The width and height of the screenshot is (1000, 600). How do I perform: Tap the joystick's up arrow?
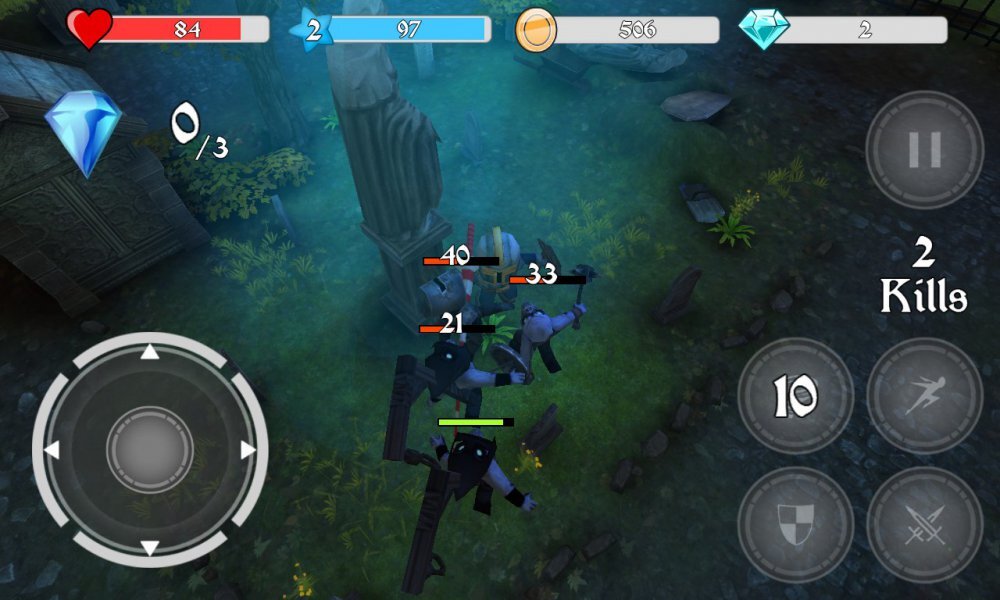[149, 352]
